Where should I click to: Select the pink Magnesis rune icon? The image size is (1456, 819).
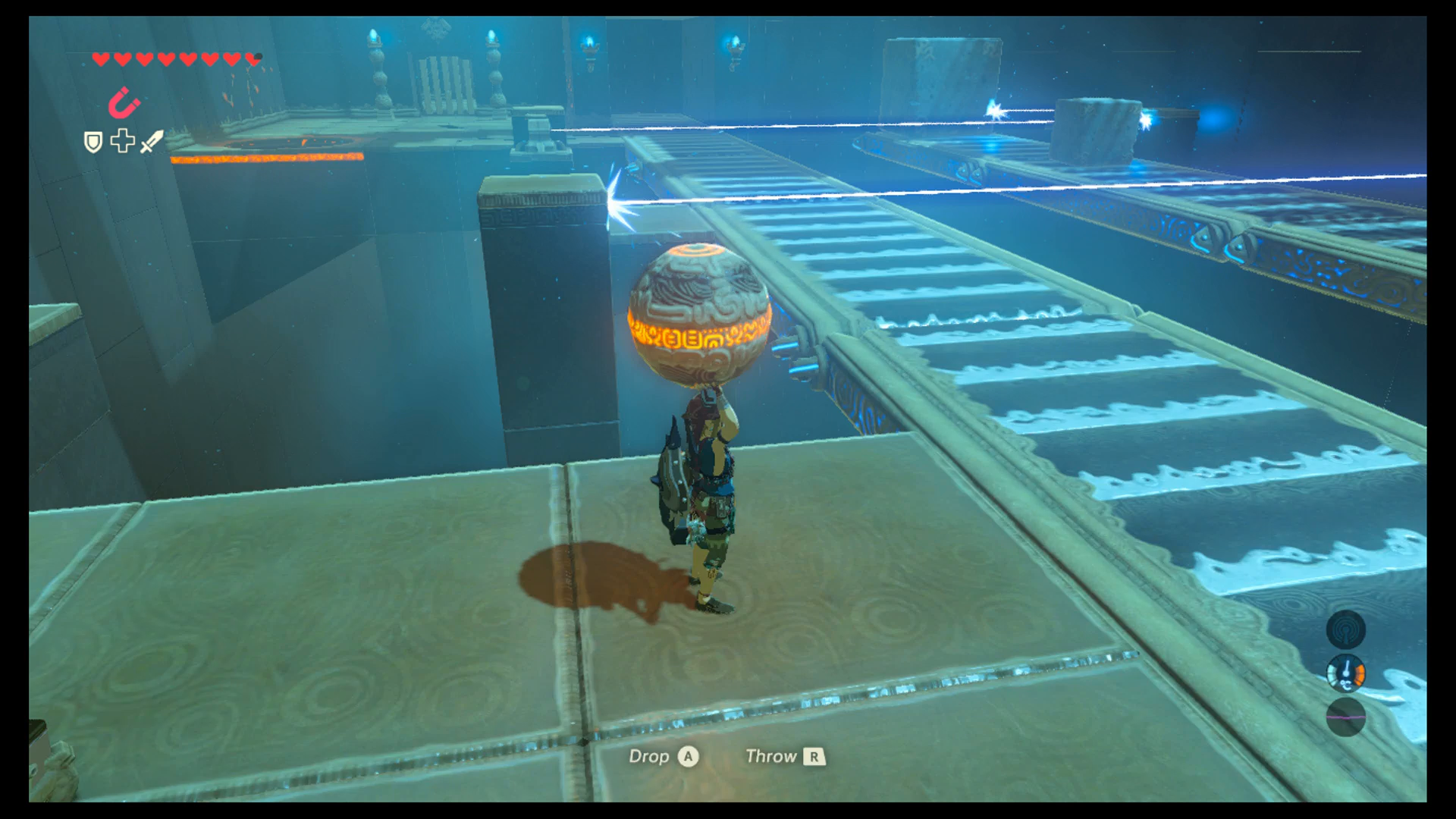tap(124, 103)
